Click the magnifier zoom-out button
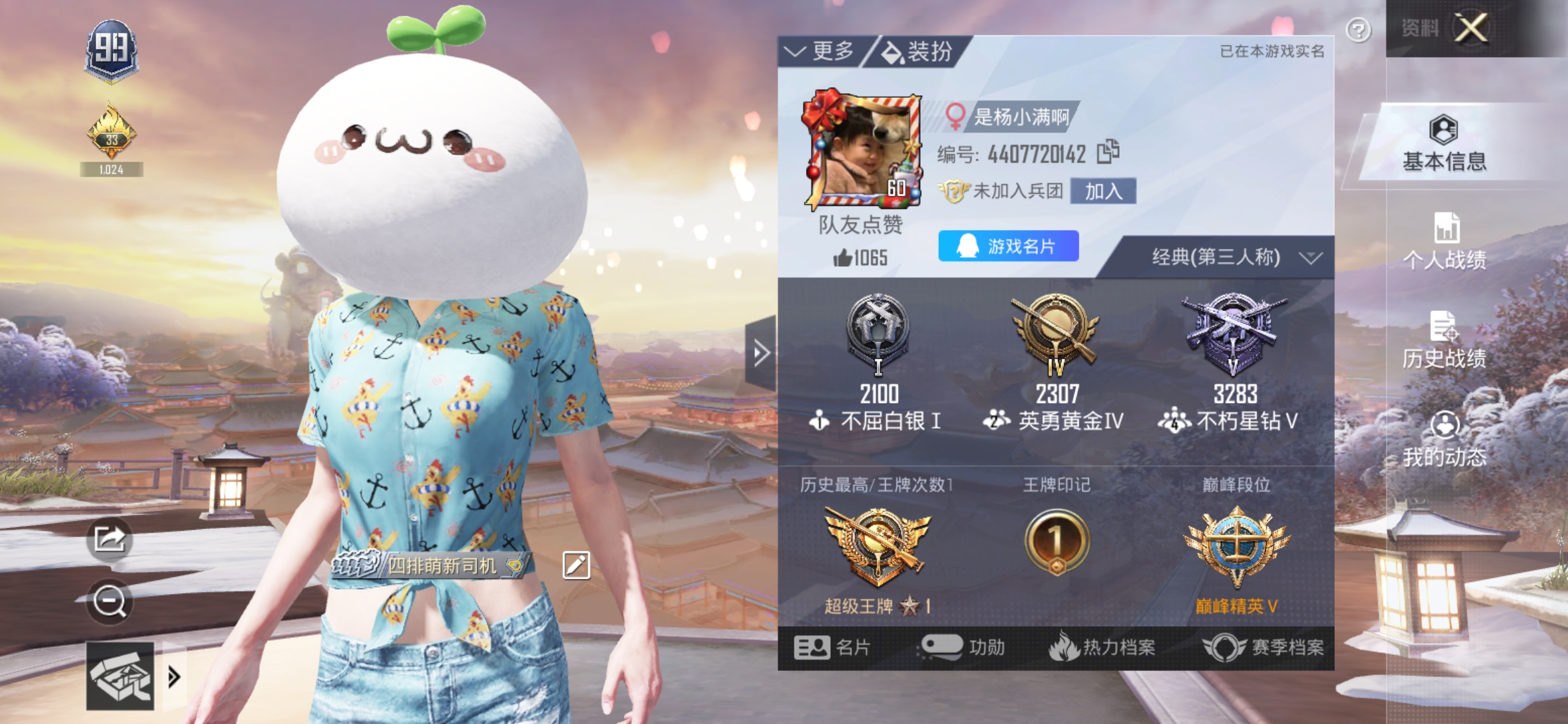The height and width of the screenshot is (724, 1568). tap(110, 601)
